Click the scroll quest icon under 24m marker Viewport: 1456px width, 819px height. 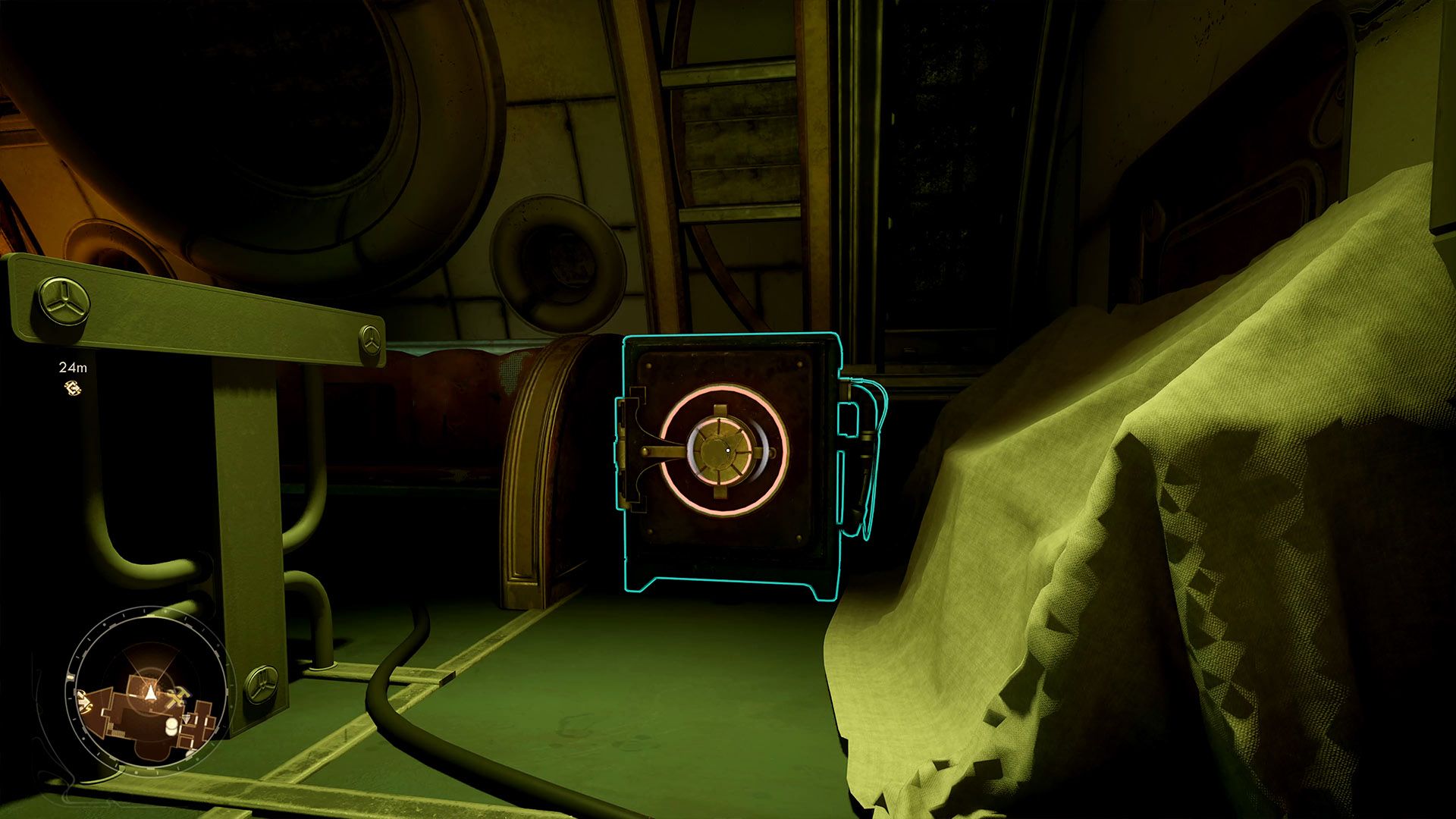(74, 388)
